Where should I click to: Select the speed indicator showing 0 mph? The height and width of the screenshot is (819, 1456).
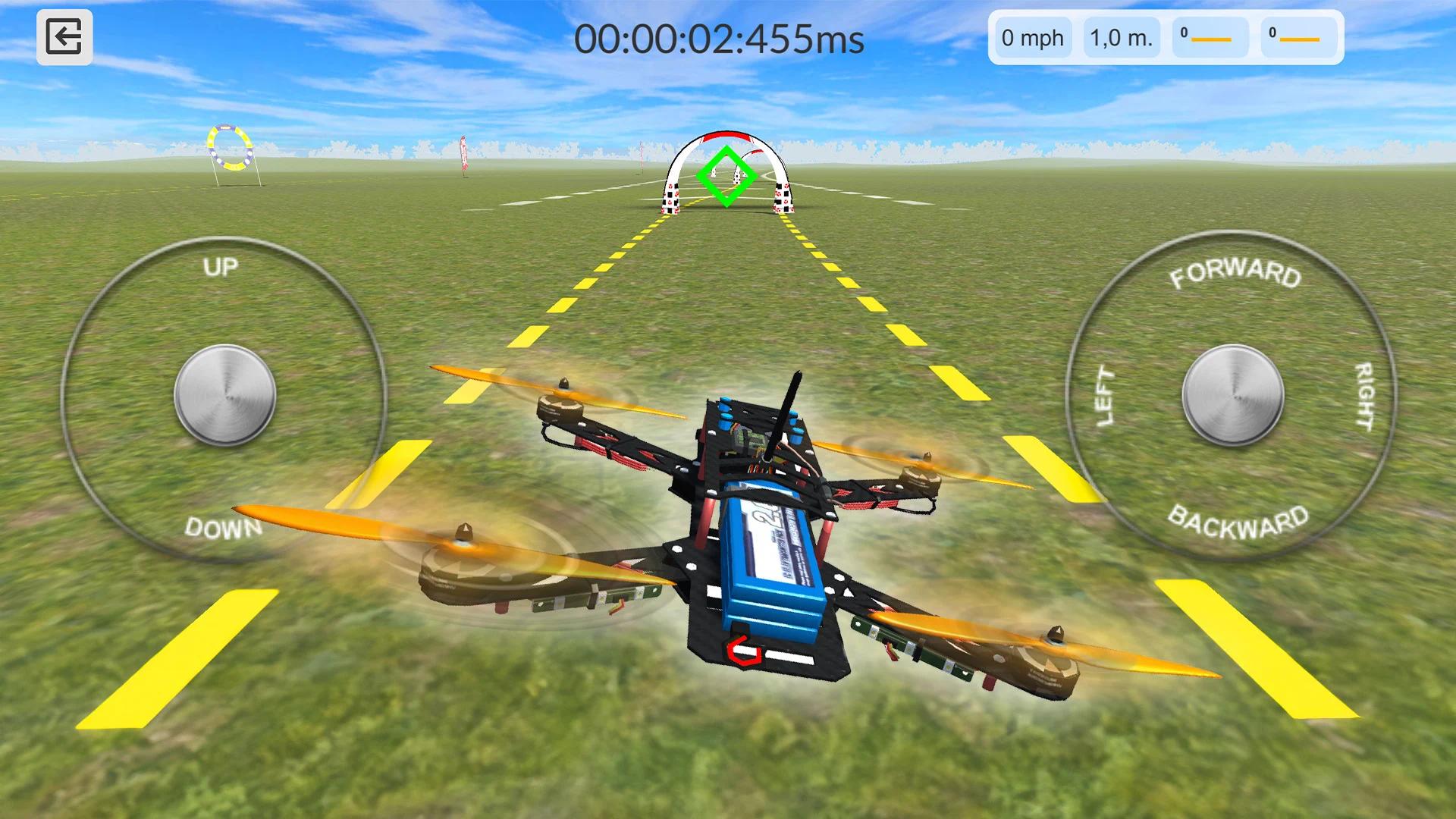[1032, 38]
